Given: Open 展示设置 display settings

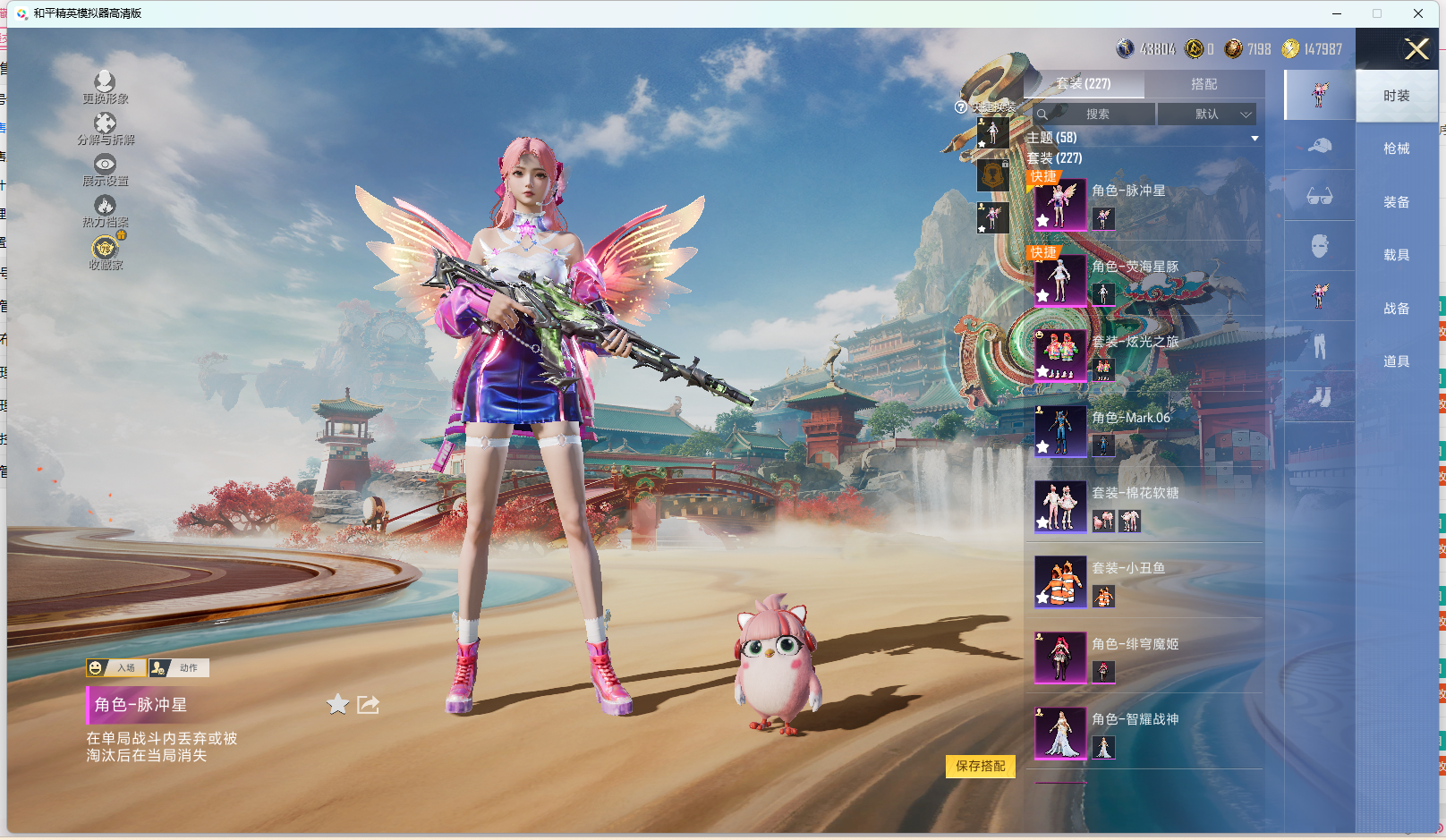Looking at the screenshot, I should [105, 169].
